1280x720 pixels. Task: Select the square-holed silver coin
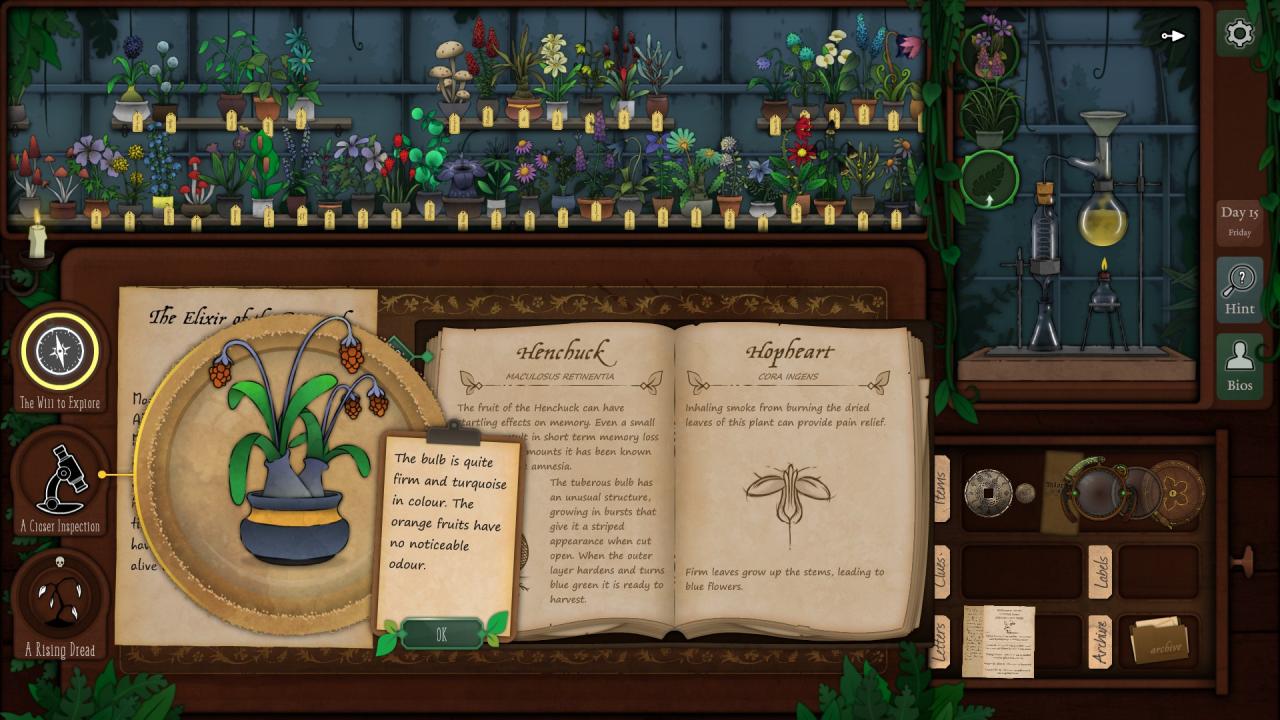point(988,492)
